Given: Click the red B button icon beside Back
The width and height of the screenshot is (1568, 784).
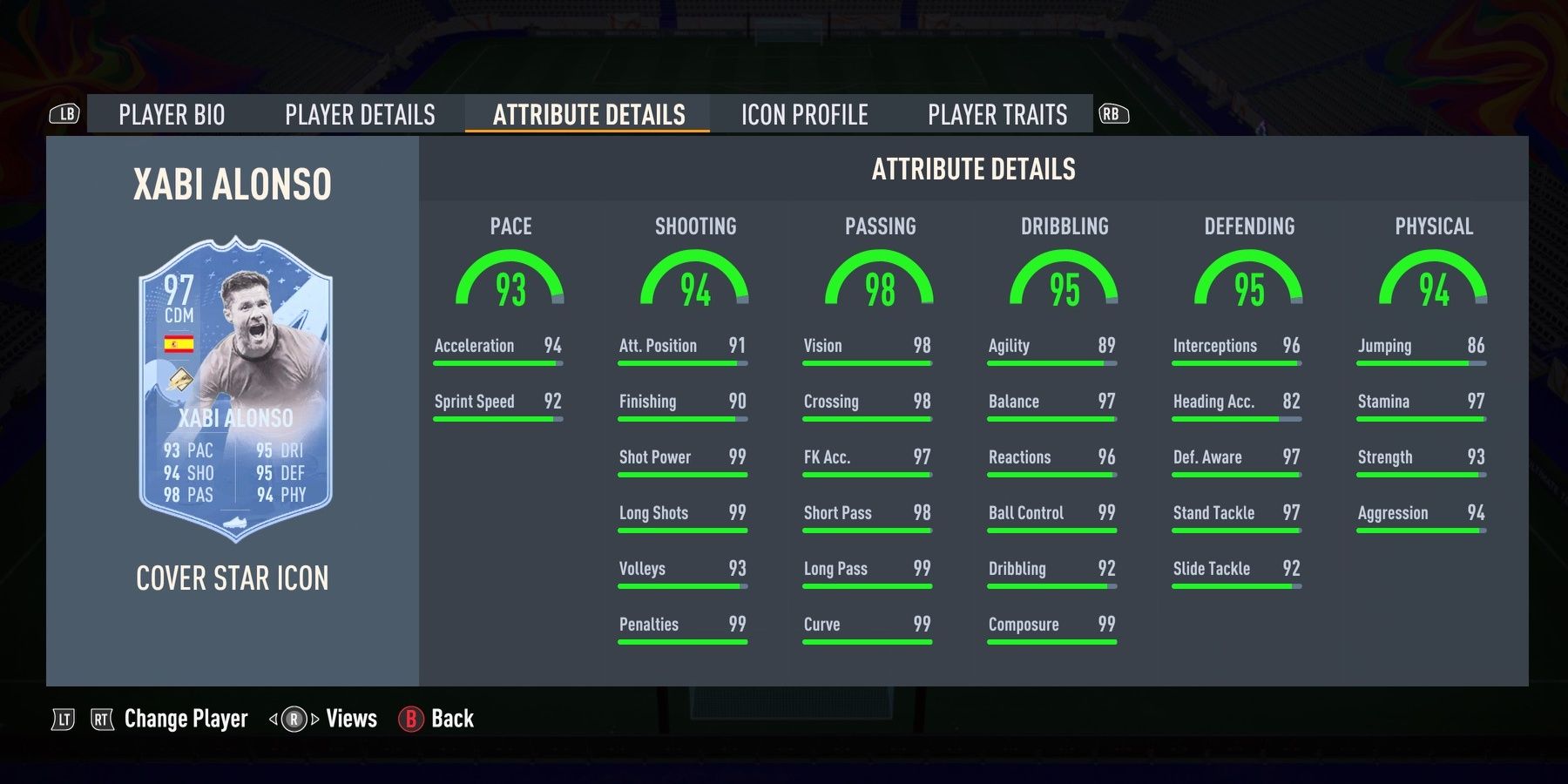Looking at the screenshot, I should click(x=406, y=719).
